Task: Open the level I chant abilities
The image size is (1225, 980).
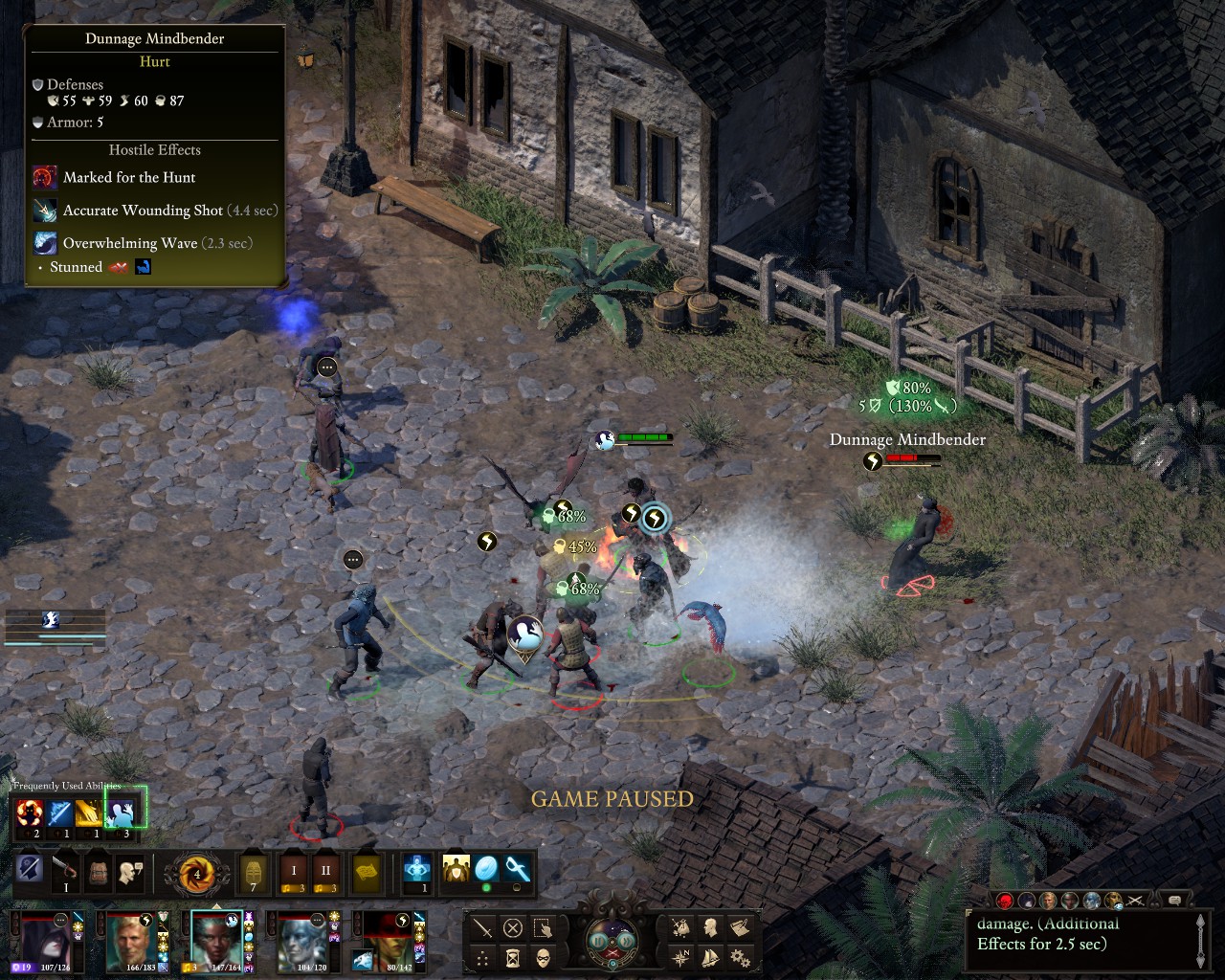Action: (294, 872)
